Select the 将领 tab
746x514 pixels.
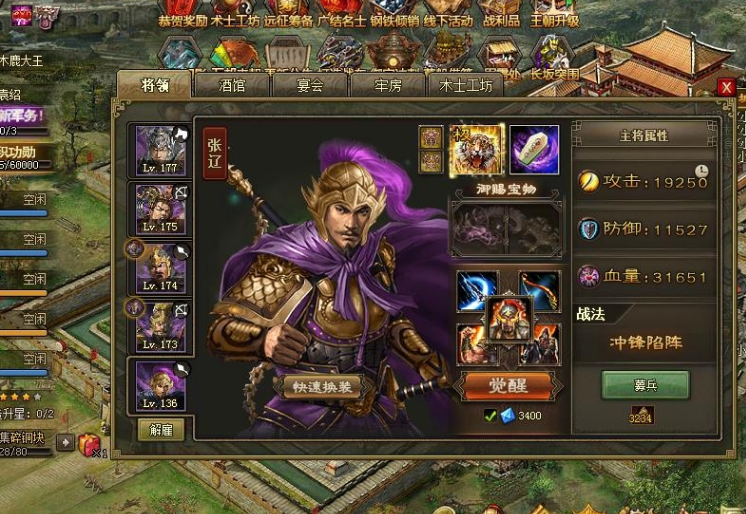(154, 86)
